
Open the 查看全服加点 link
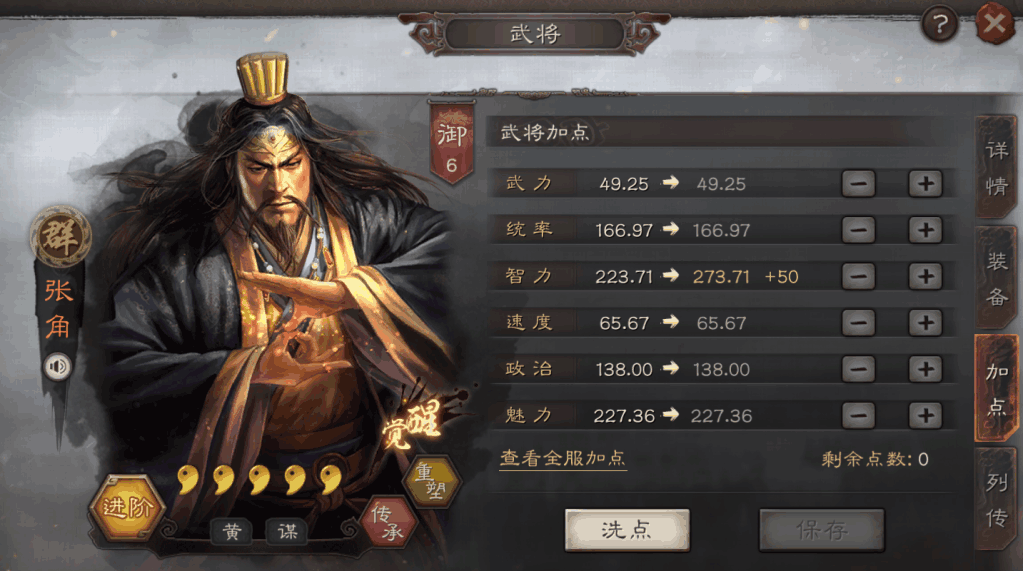(563, 459)
